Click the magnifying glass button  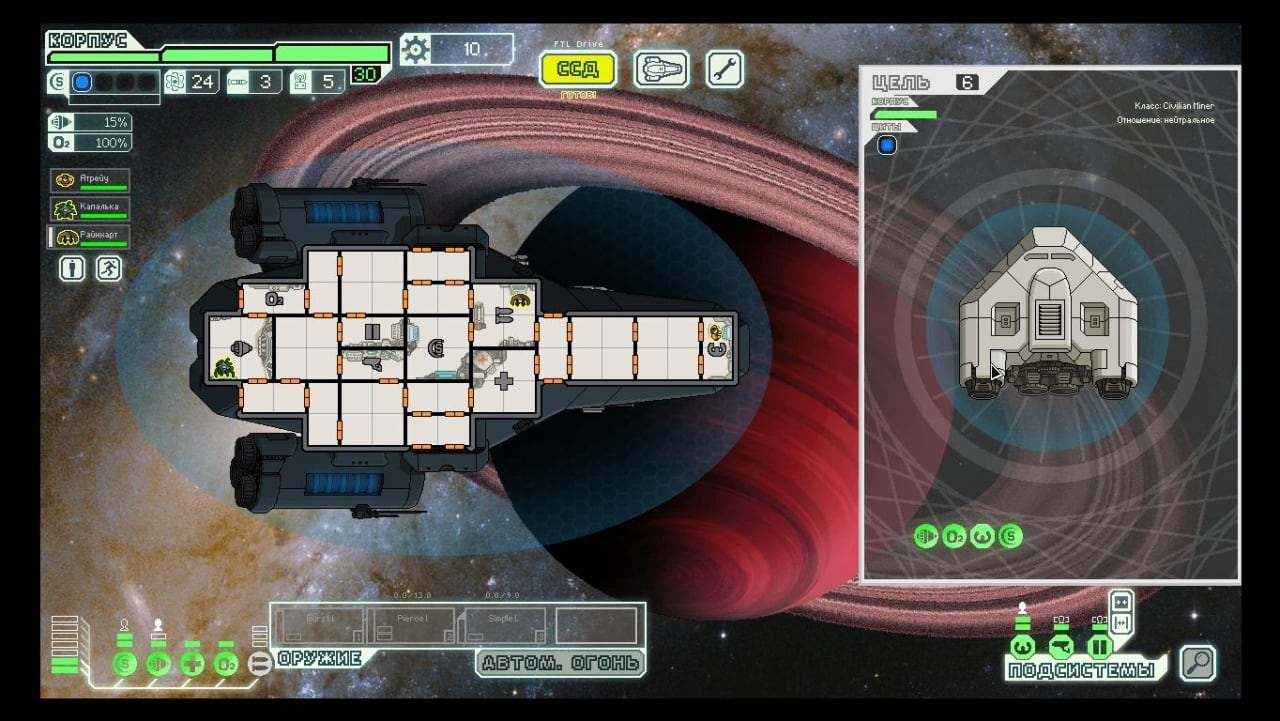tap(1197, 662)
